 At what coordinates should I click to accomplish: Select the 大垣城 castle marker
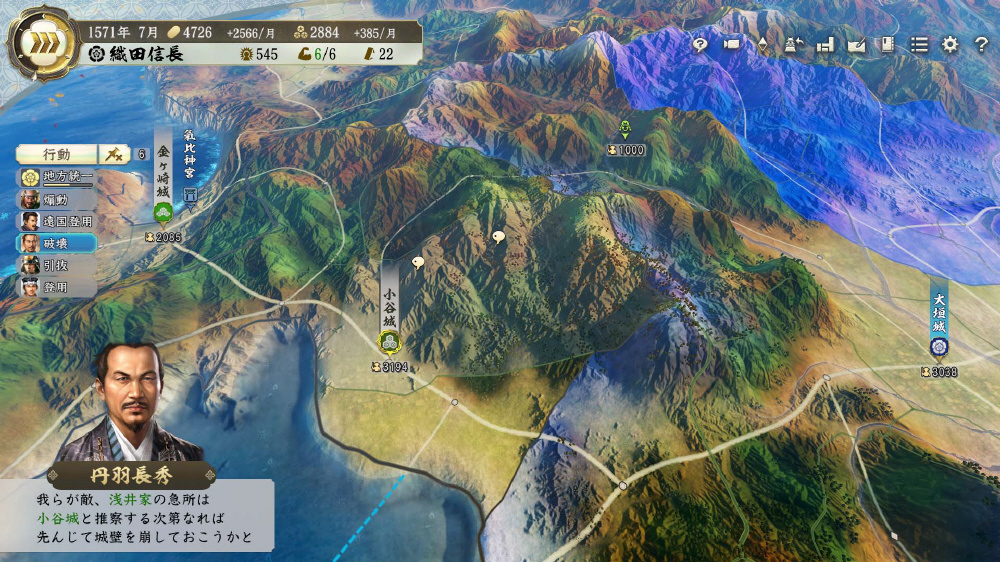[x=939, y=347]
